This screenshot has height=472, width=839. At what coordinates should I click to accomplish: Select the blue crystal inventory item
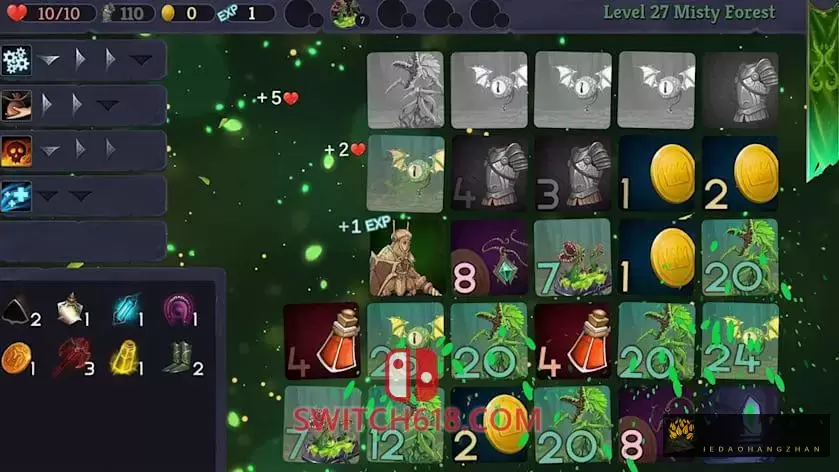(x=125, y=307)
